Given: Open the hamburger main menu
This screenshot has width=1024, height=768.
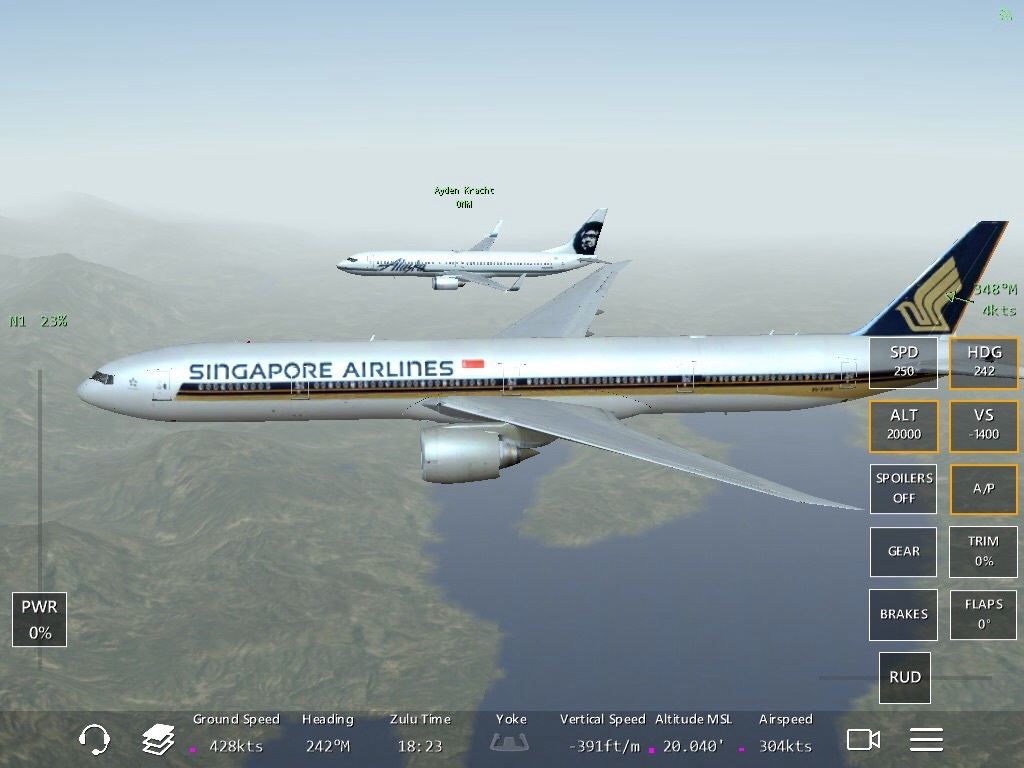Looking at the screenshot, I should 926,740.
